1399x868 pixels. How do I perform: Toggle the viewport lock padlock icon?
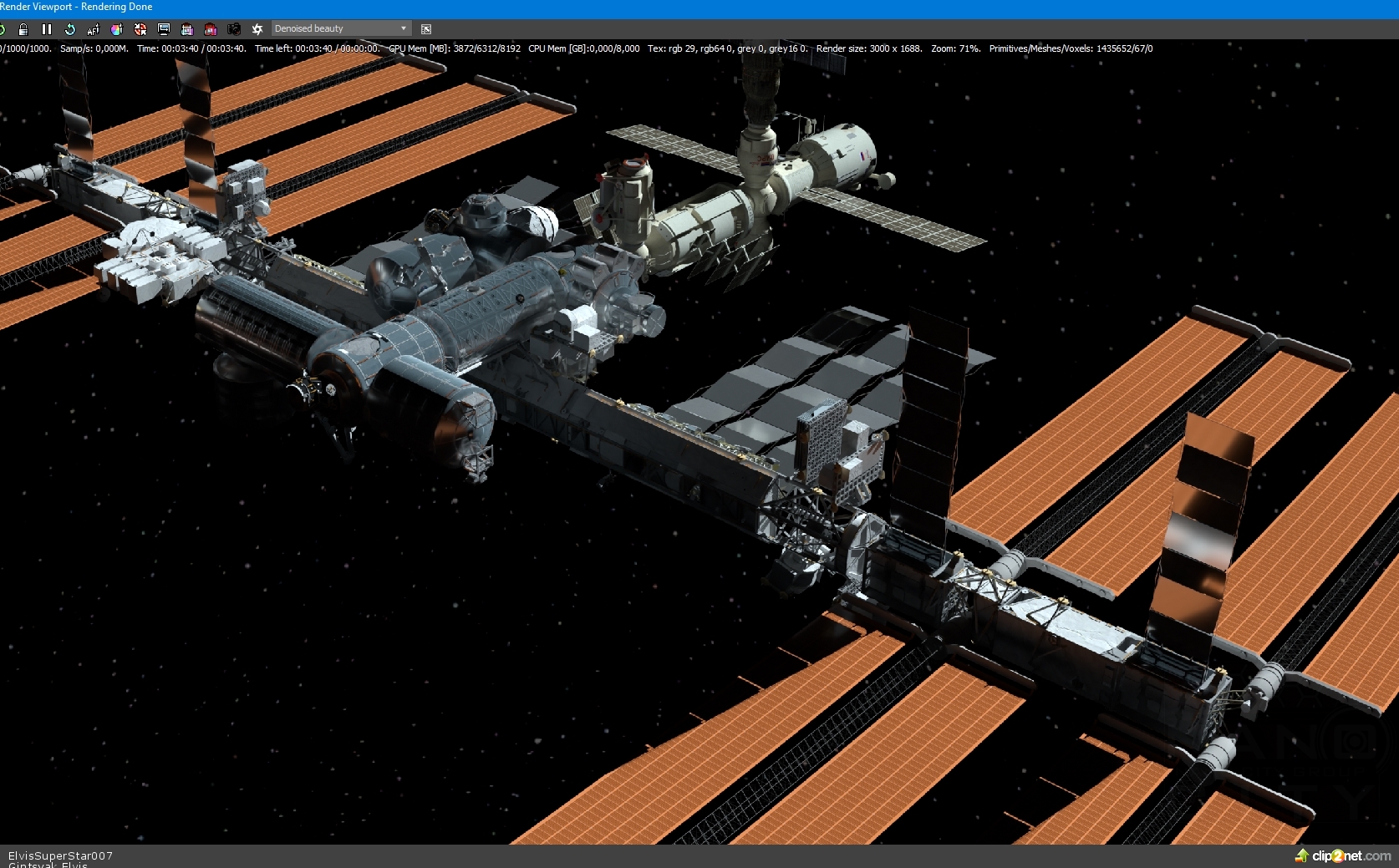pos(23,29)
